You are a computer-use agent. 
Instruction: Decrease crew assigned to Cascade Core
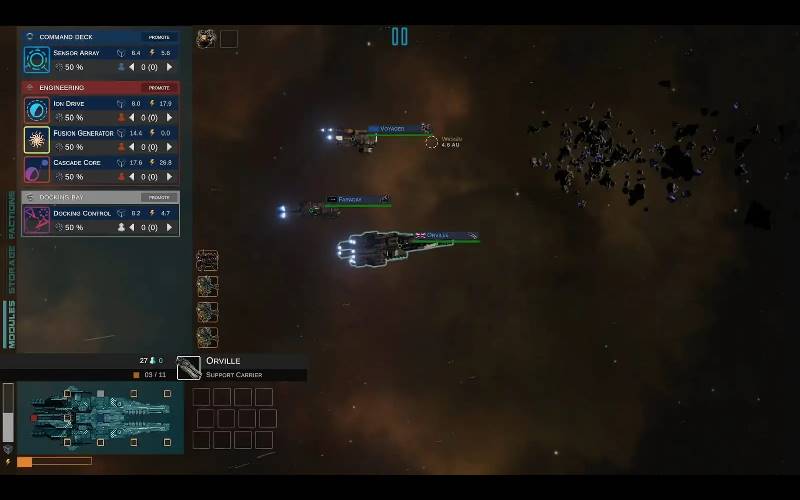[132, 177]
